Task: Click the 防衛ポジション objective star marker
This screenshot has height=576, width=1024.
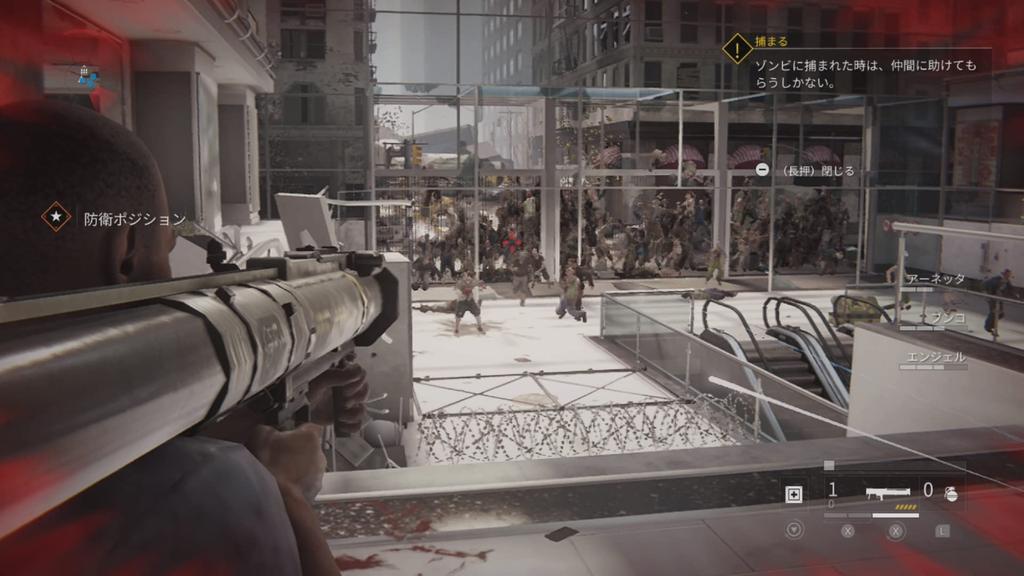Action: click(56, 217)
